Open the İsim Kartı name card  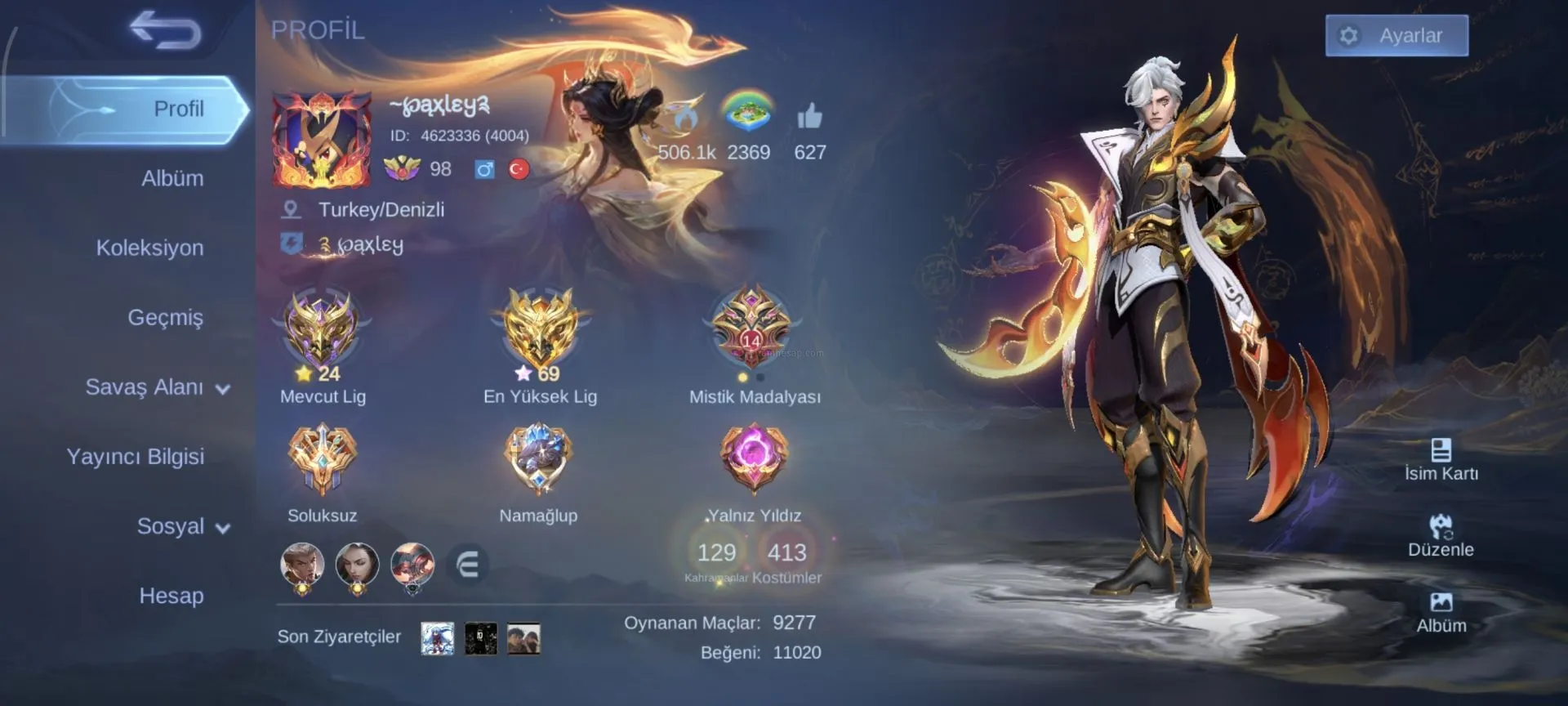[x=1441, y=459]
